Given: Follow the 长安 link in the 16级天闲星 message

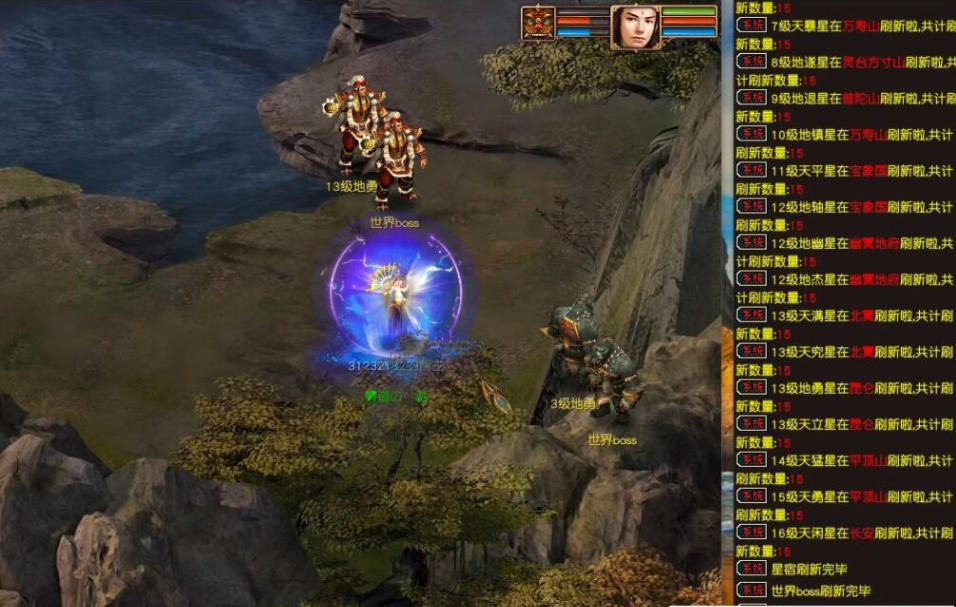Looking at the screenshot, I should tap(862, 532).
